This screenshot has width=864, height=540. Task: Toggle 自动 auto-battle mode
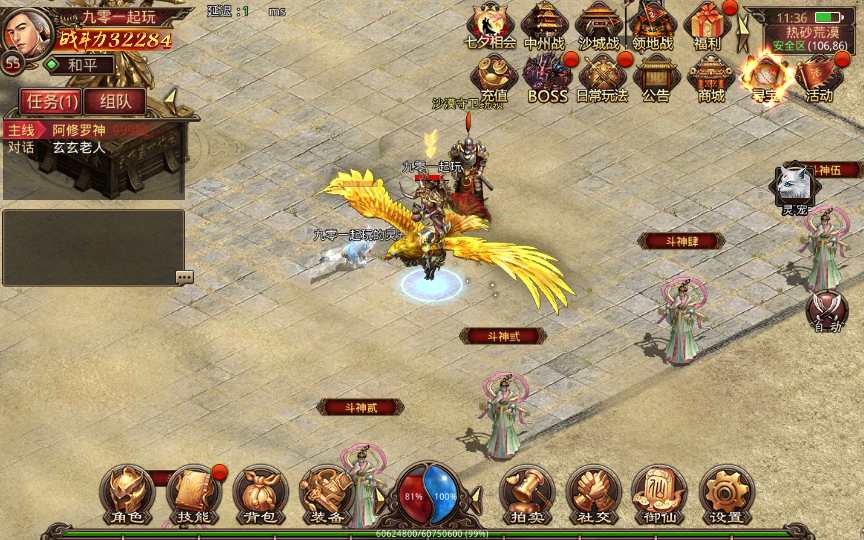827,310
